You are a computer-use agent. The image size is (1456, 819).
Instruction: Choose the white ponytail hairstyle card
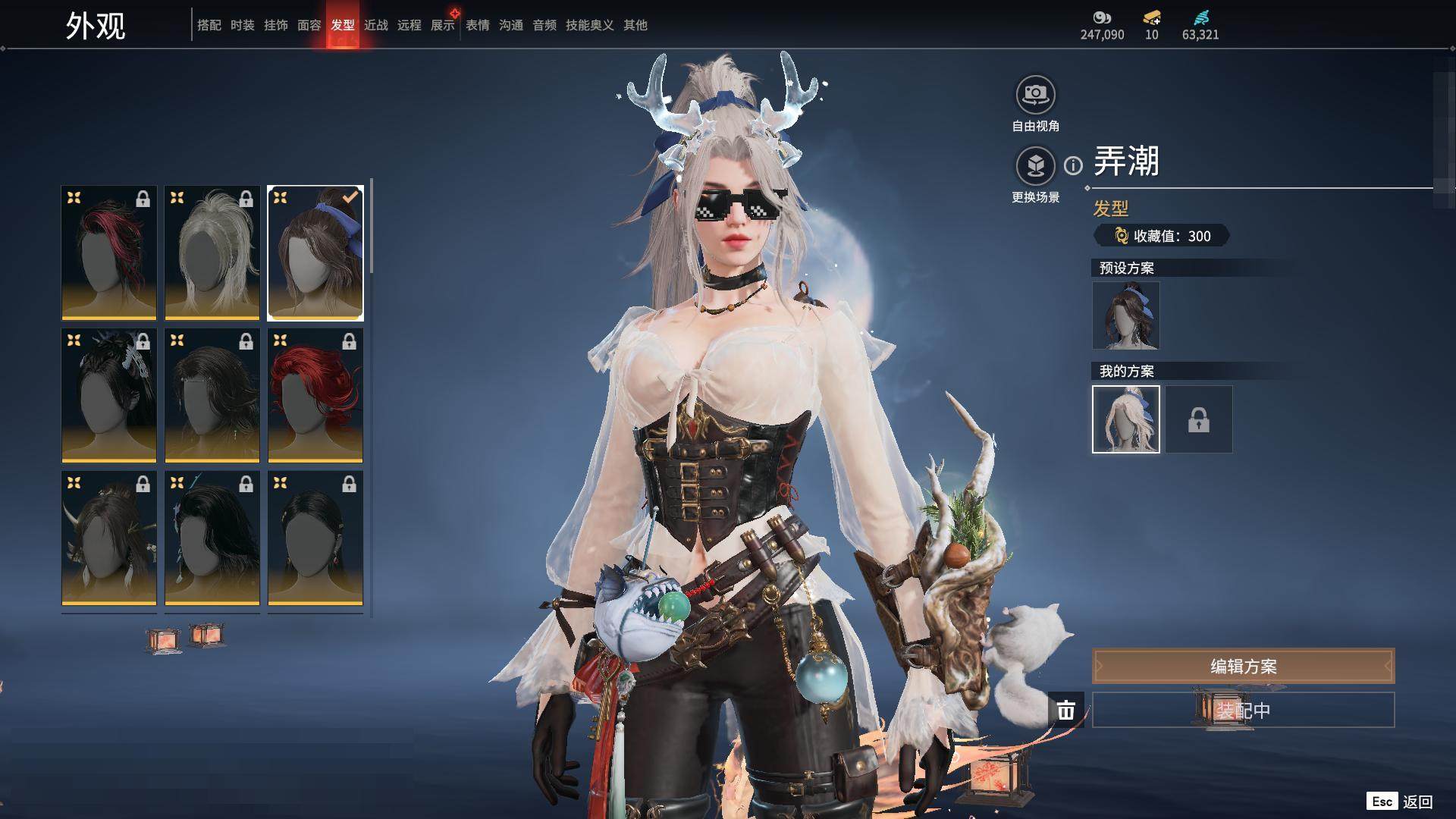point(212,253)
